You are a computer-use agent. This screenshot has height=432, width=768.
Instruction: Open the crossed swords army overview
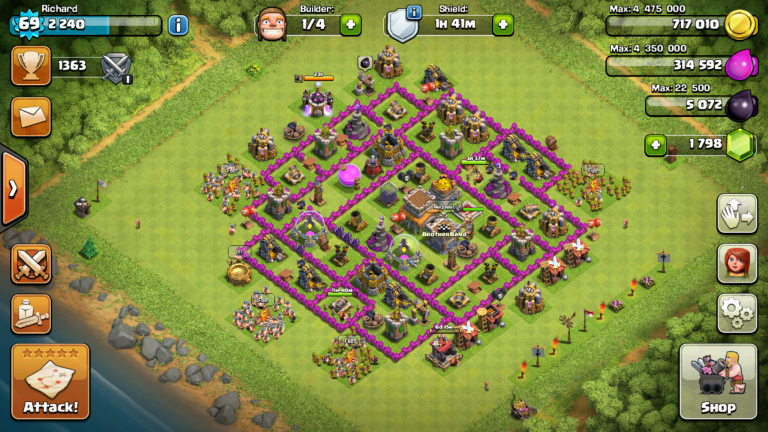31,264
